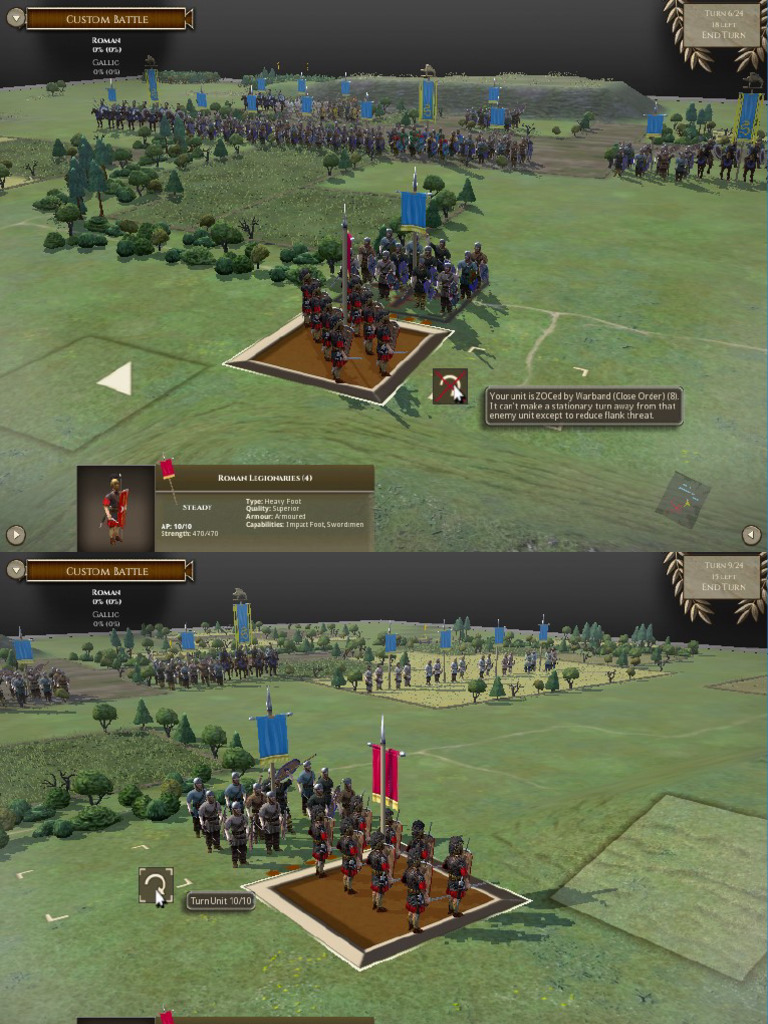Click the round arrow button beside the legionary portrait
768x1024 pixels.
pyautogui.click(x=15, y=535)
